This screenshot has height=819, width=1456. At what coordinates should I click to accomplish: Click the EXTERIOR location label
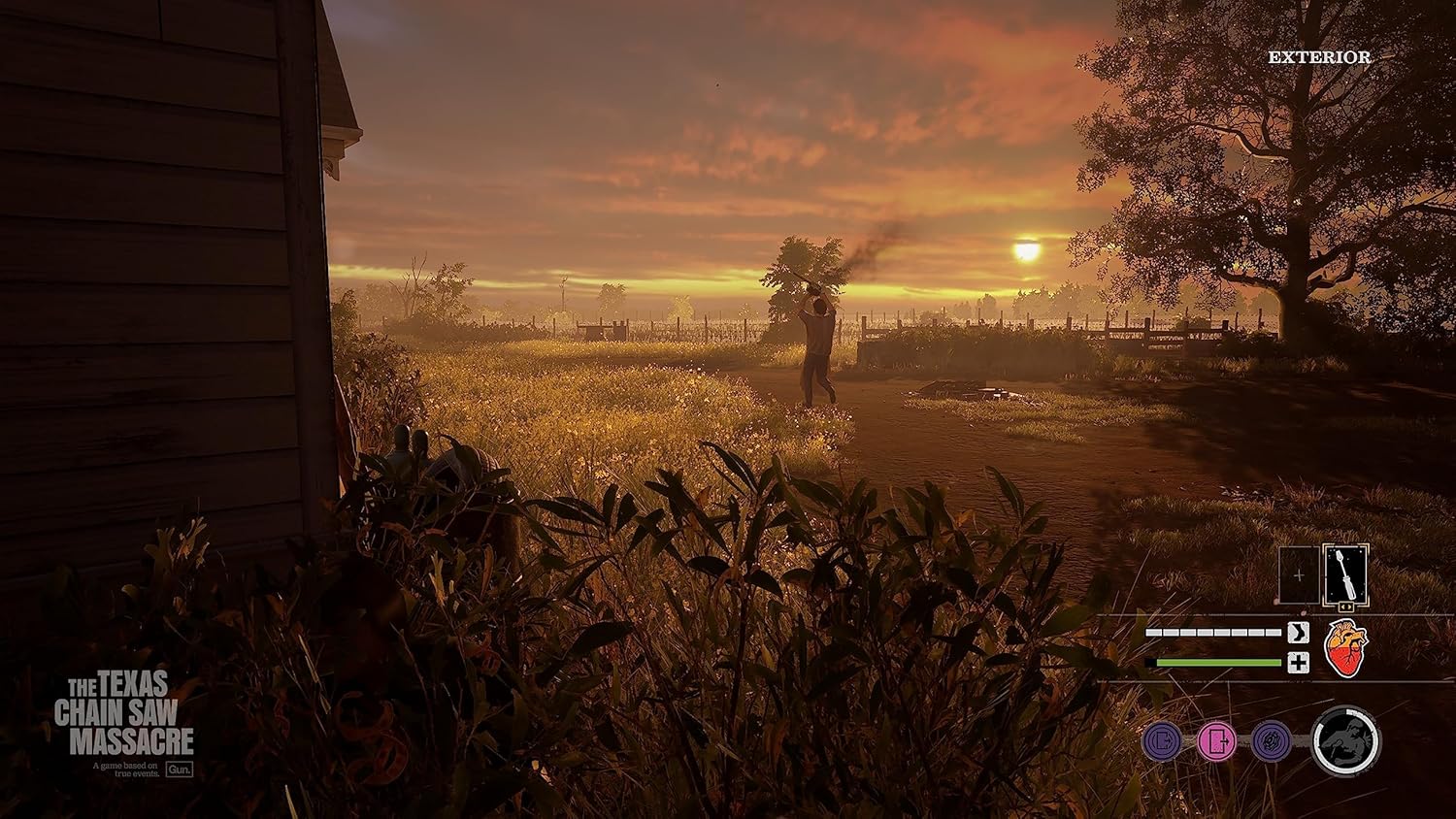(1320, 56)
